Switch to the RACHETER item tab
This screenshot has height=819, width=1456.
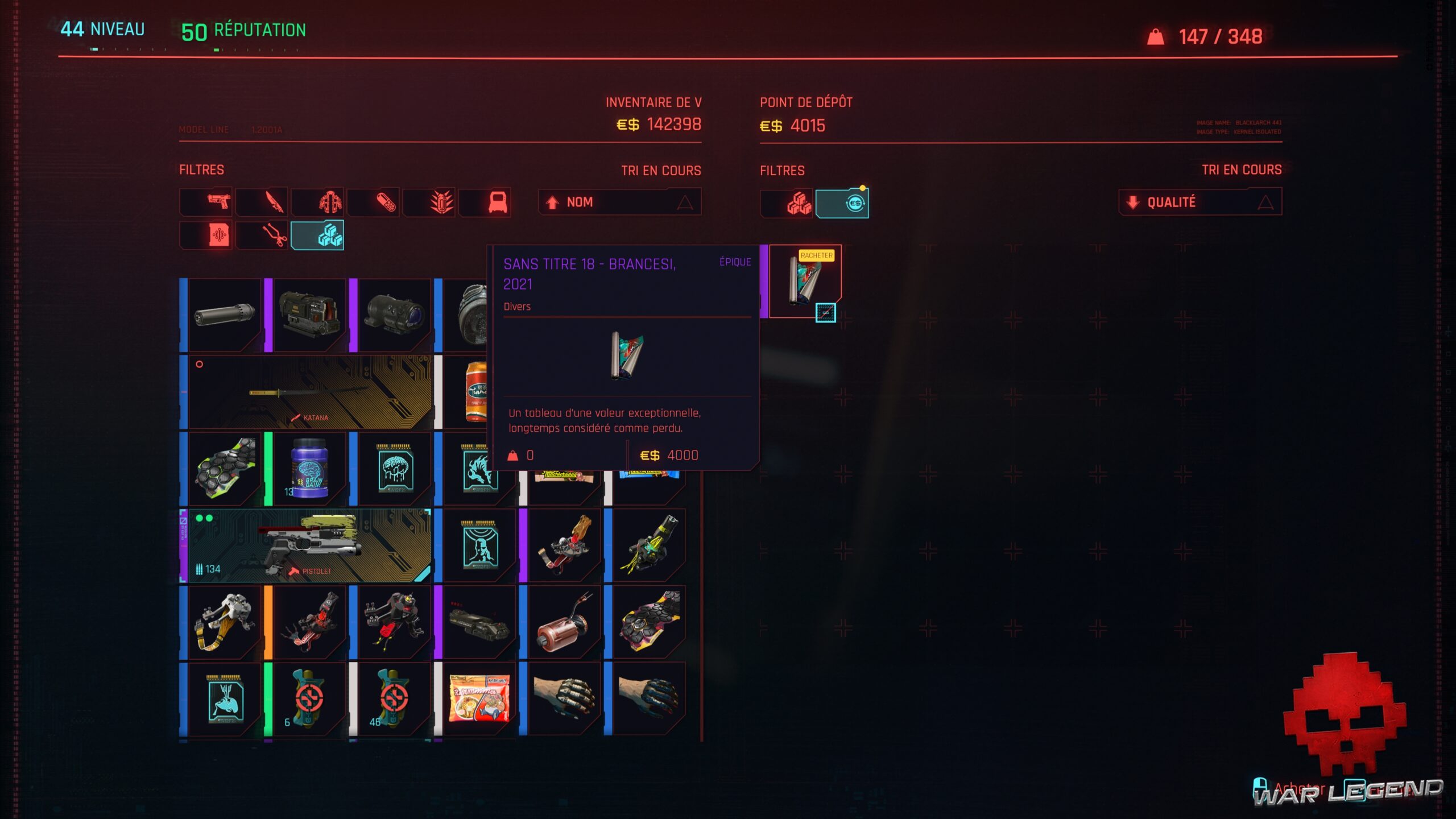coord(817,255)
